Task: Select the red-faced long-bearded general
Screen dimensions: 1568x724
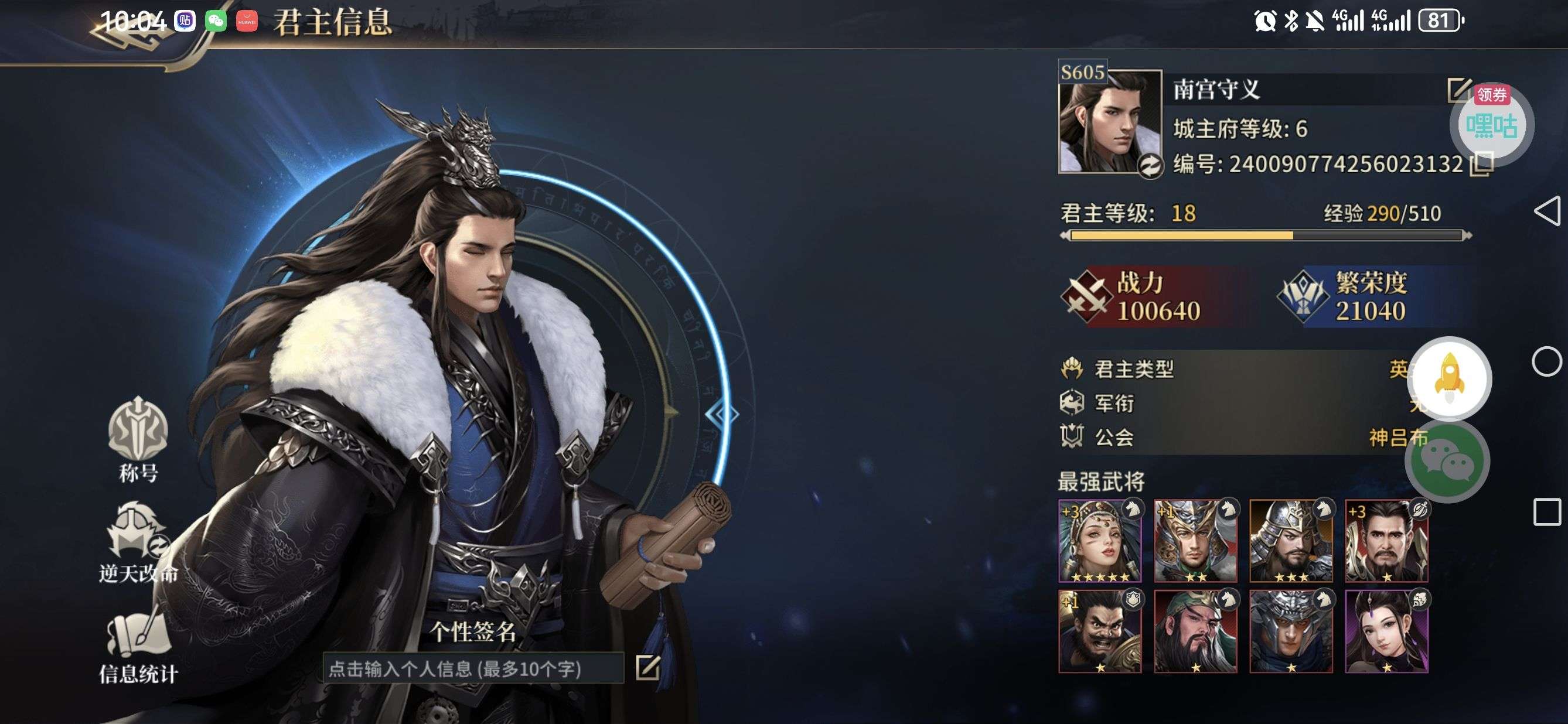Action: (1195, 631)
